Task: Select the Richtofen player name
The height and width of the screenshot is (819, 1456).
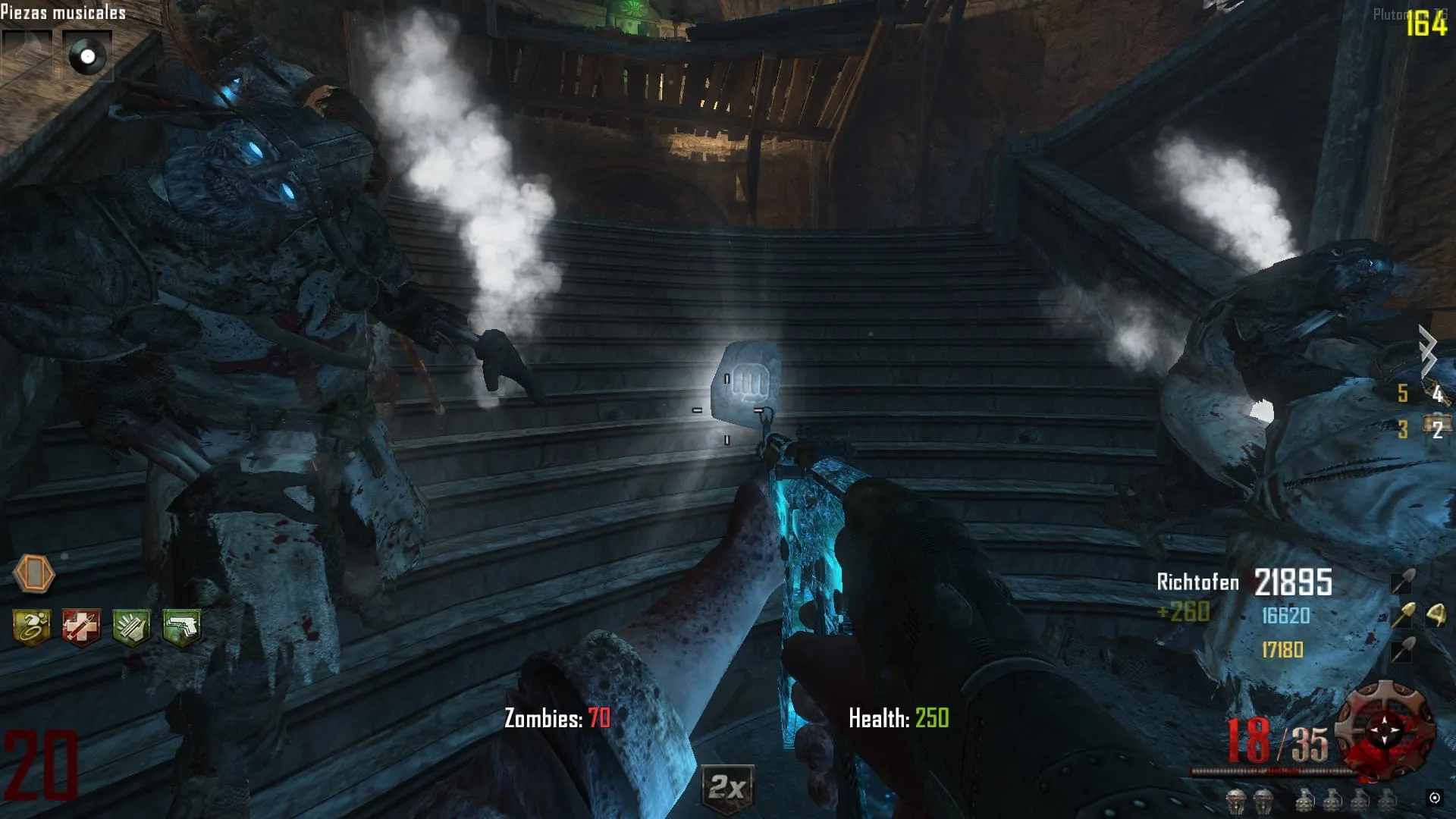Action: [1197, 582]
